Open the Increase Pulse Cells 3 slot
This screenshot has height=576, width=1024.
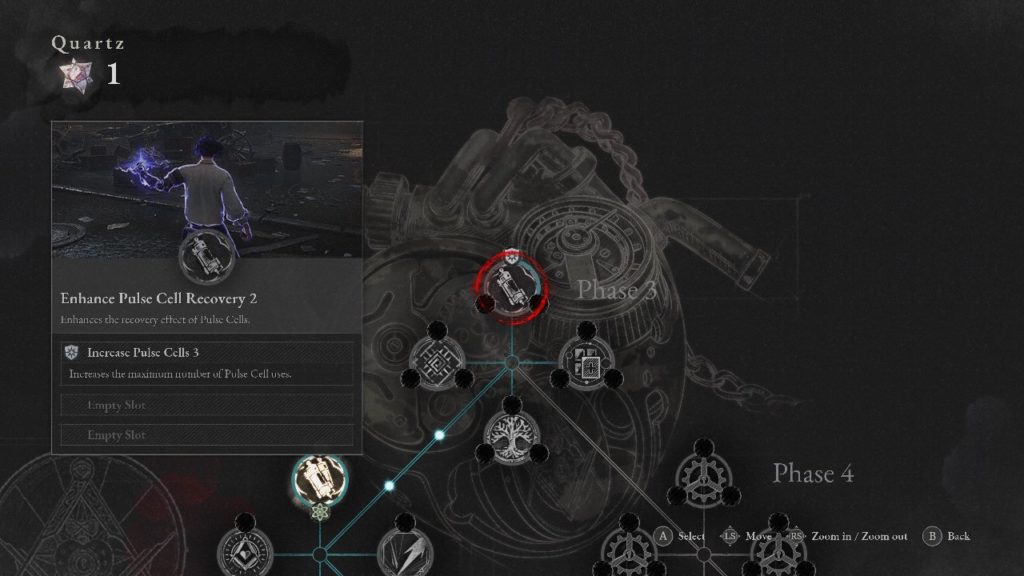pos(207,362)
